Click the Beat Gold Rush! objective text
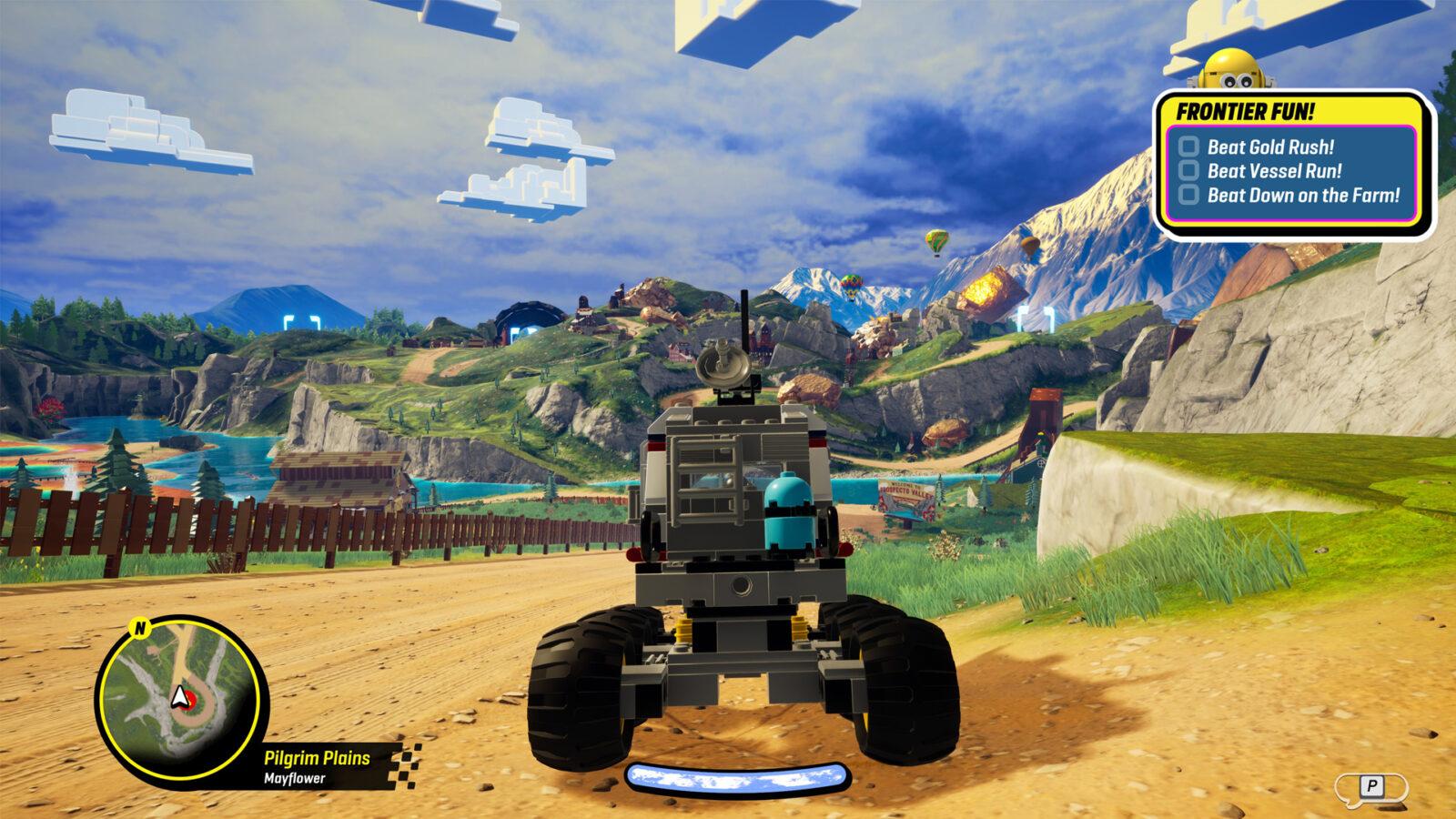Screen dimensions: 1456x819 [x=1269, y=146]
